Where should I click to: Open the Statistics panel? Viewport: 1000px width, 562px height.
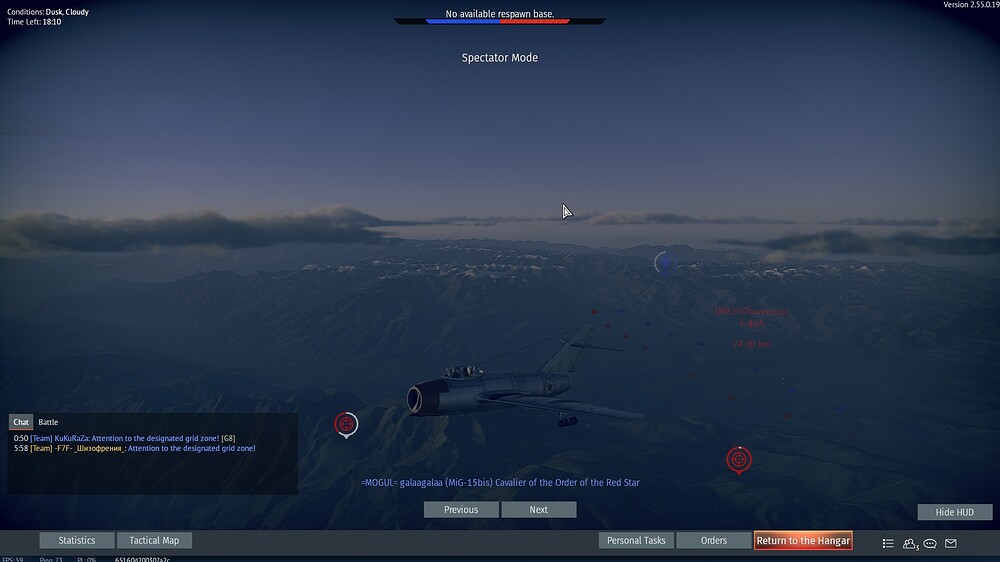click(77, 540)
